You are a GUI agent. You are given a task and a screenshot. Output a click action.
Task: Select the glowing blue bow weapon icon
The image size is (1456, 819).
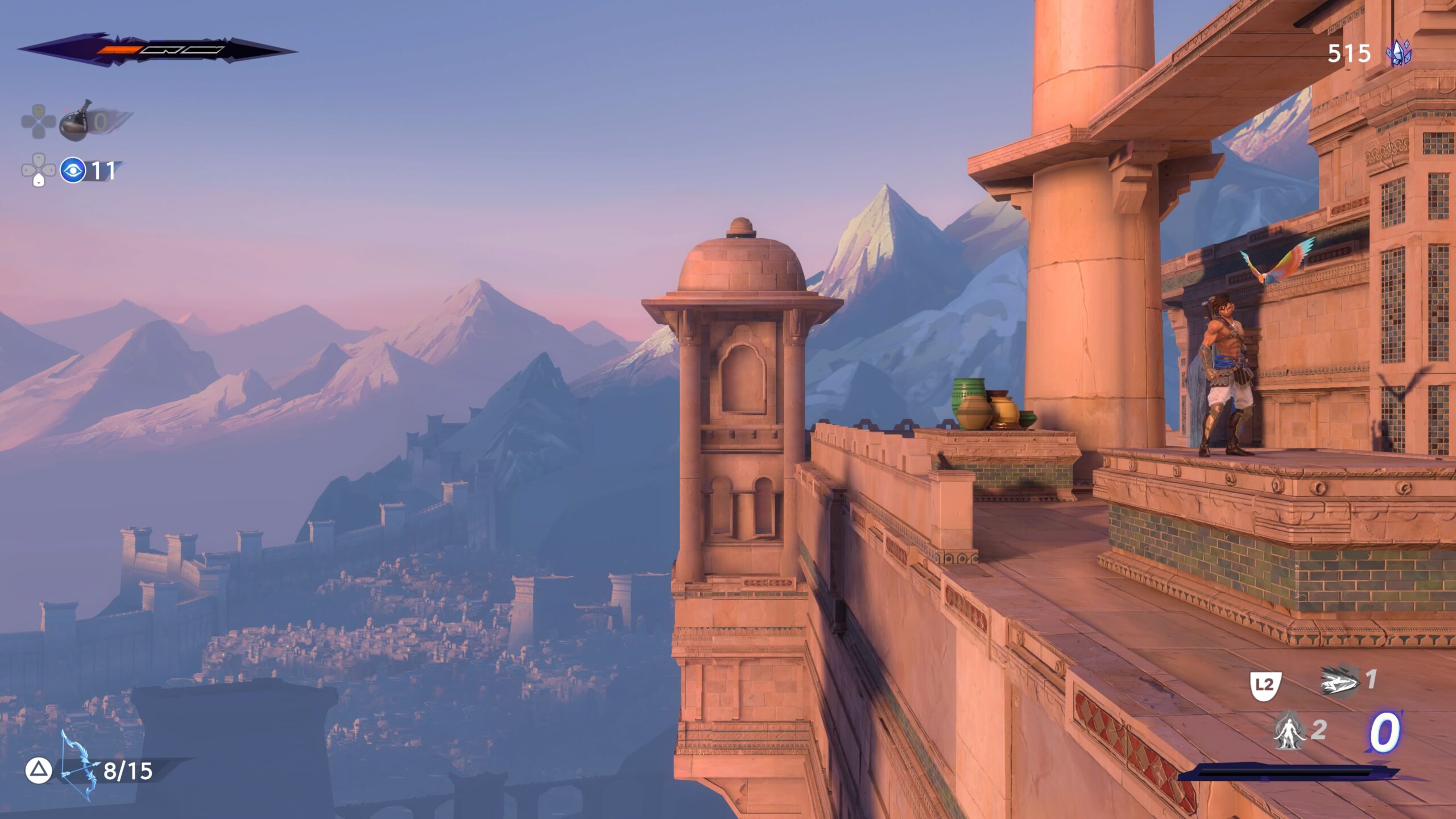pyautogui.click(x=77, y=765)
